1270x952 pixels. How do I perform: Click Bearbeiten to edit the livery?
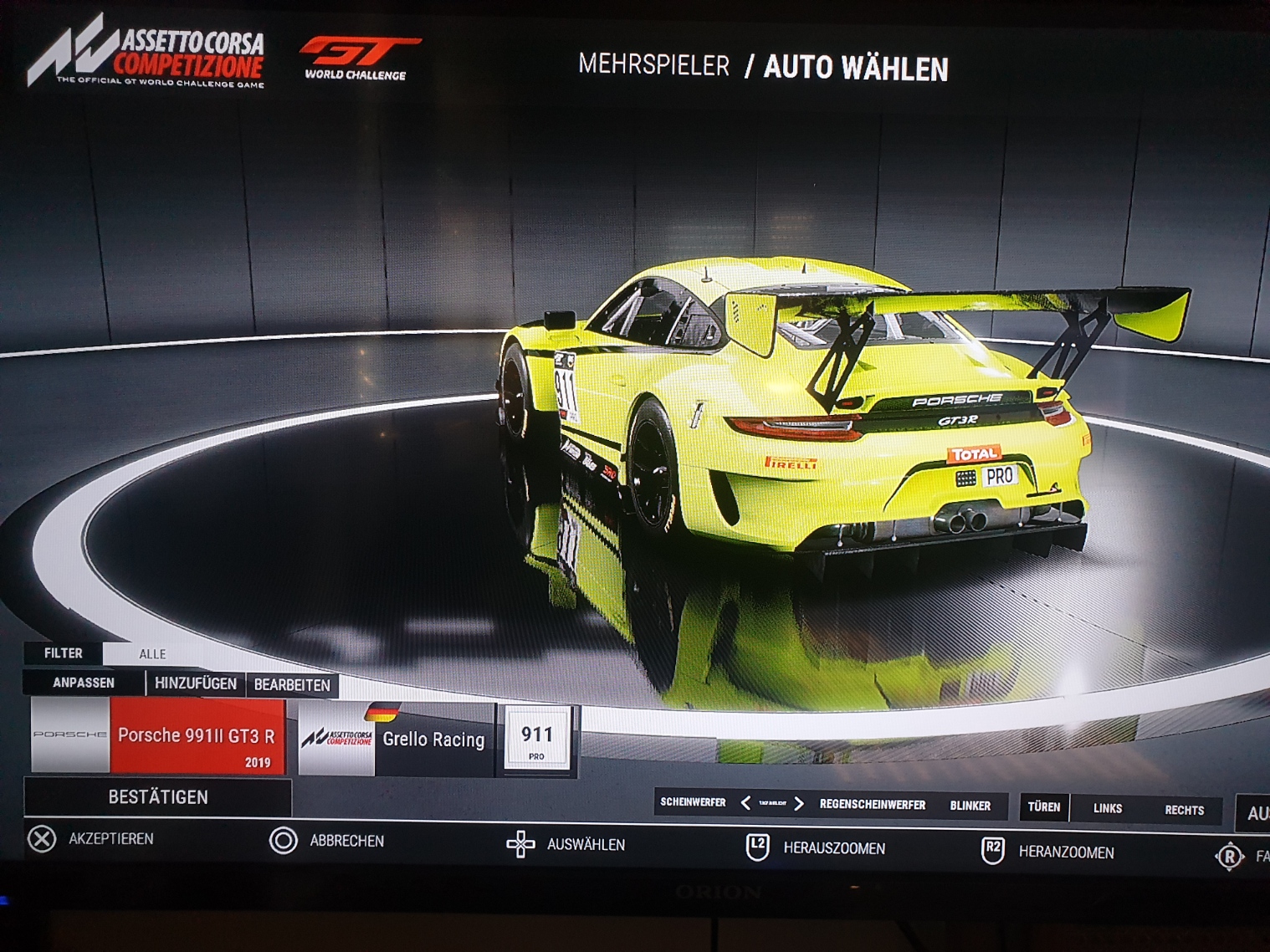pos(292,685)
